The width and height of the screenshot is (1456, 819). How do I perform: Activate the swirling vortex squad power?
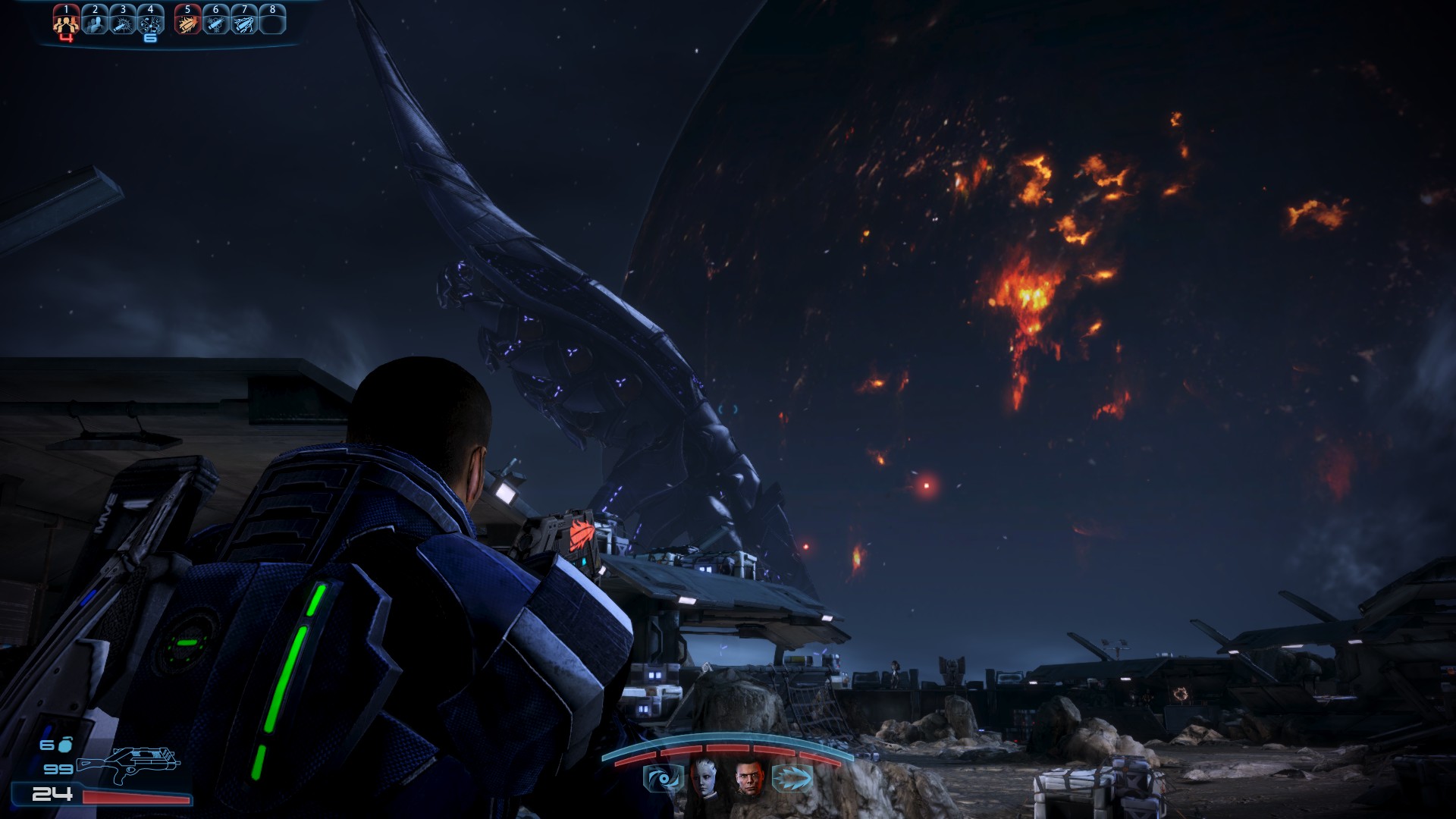[x=663, y=779]
